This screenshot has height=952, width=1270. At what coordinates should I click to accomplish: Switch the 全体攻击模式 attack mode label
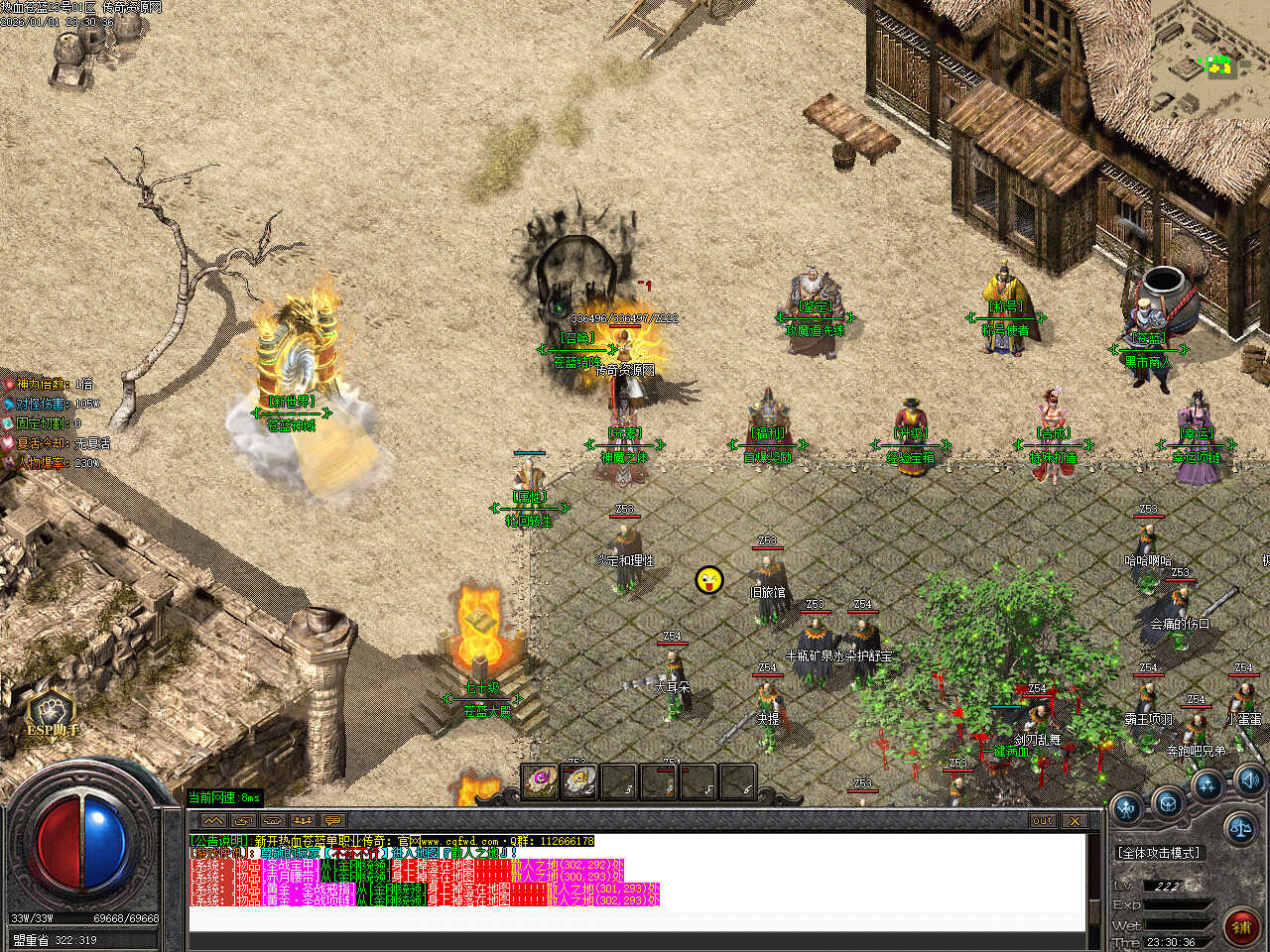(x=1158, y=853)
